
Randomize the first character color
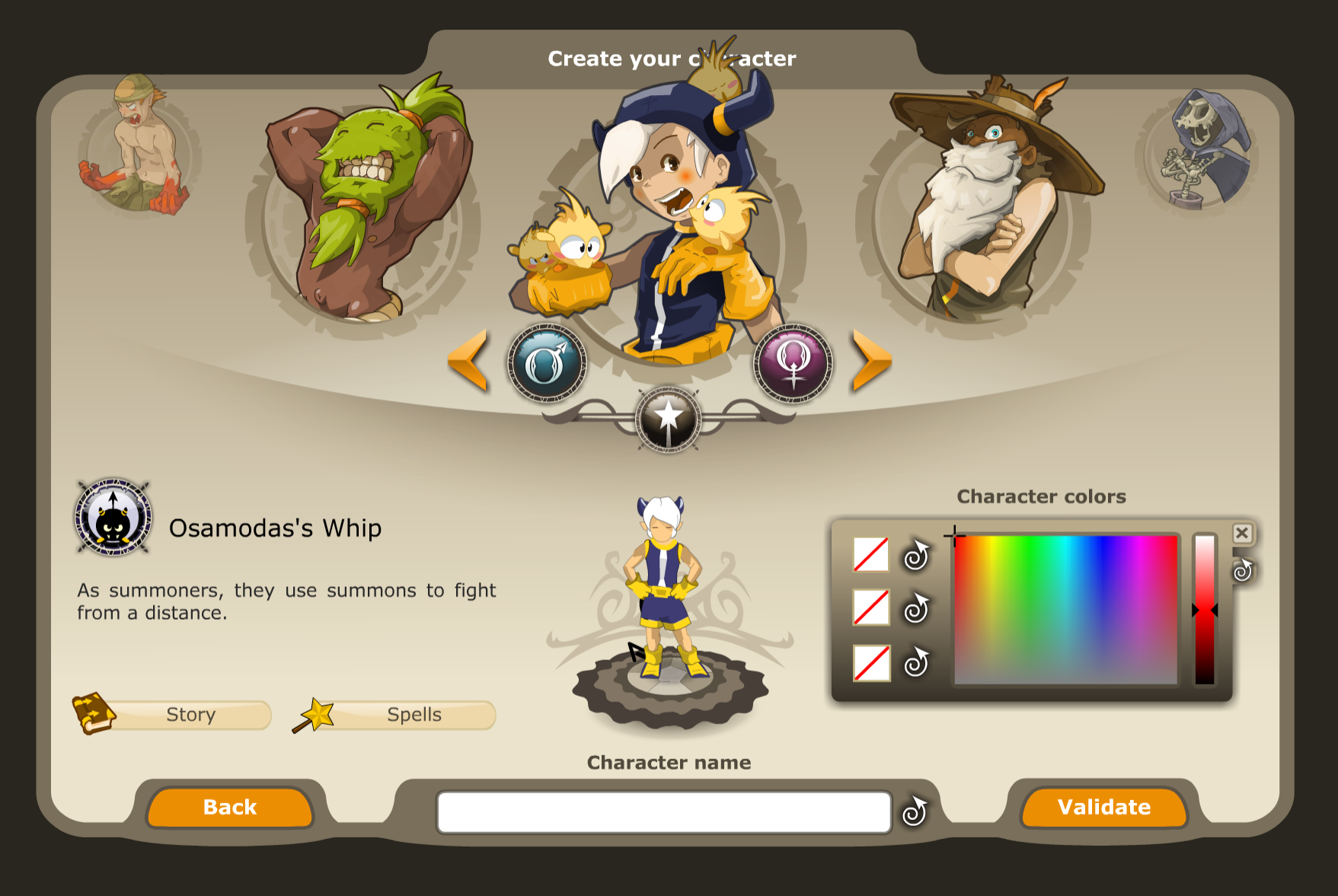(x=917, y=556)
